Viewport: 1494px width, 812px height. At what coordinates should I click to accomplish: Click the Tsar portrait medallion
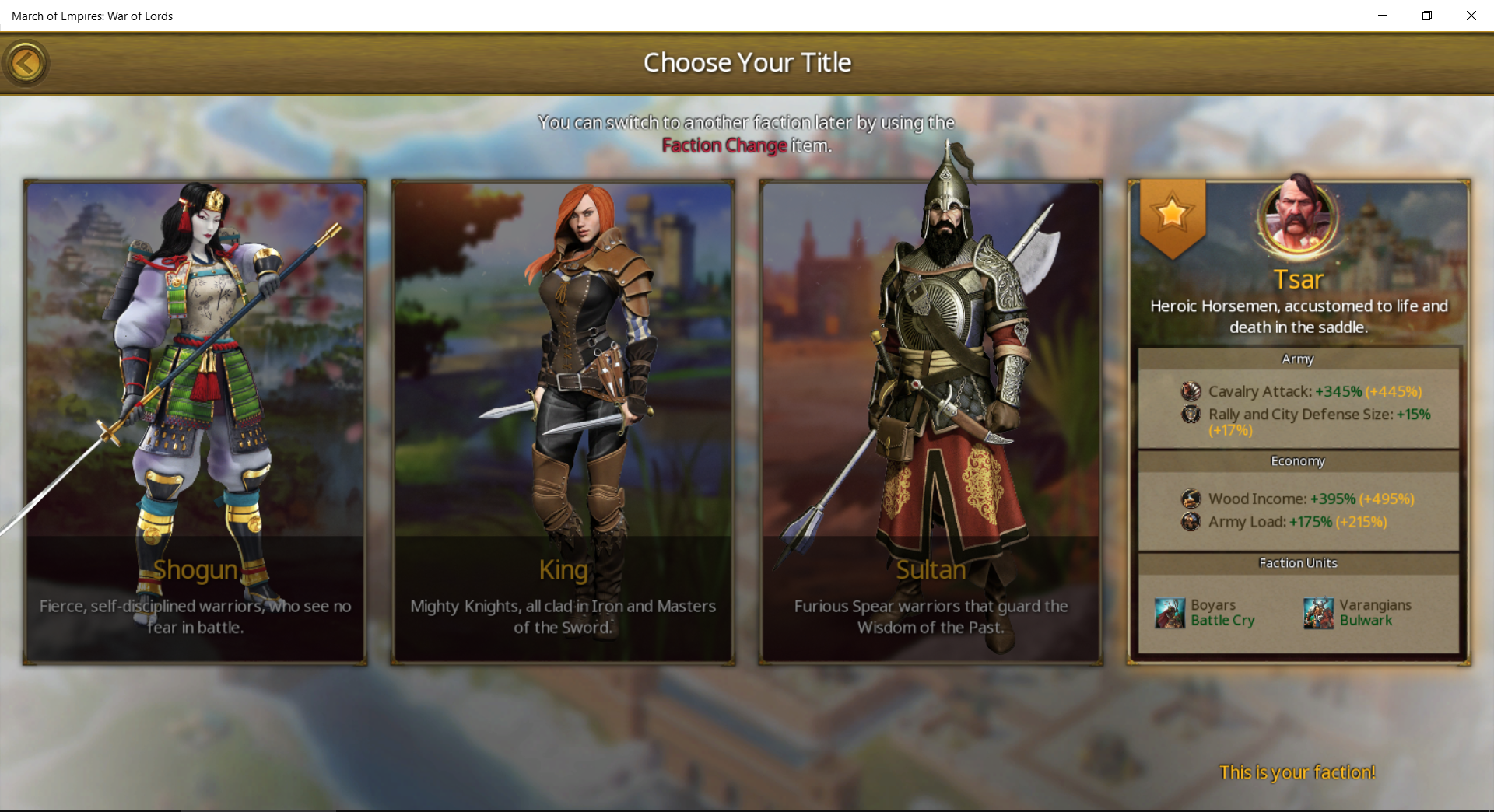coord(1297,219)
